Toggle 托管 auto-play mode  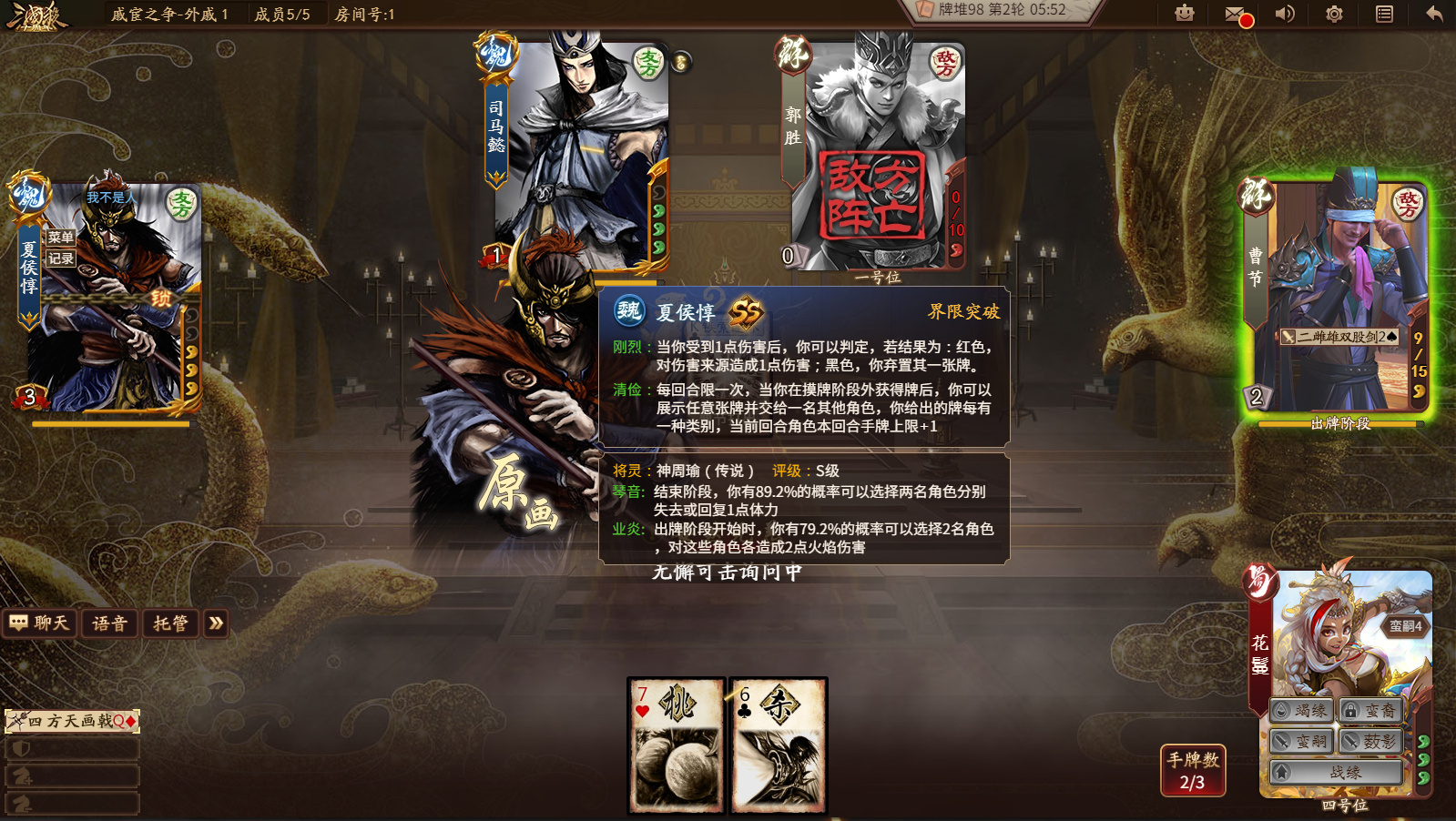tap(169, 623)
